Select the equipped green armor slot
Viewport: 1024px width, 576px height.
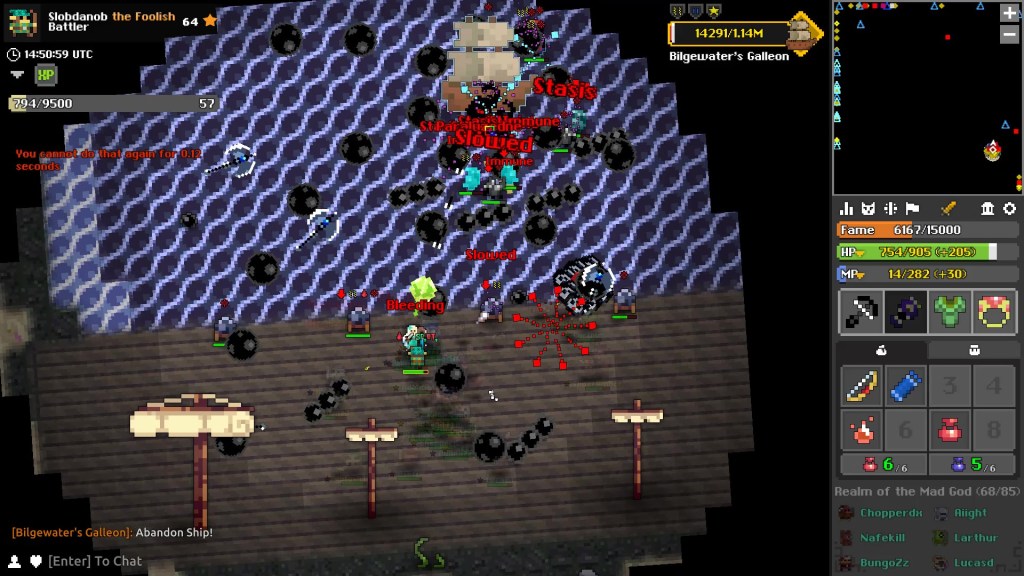[x=950, y=313]
